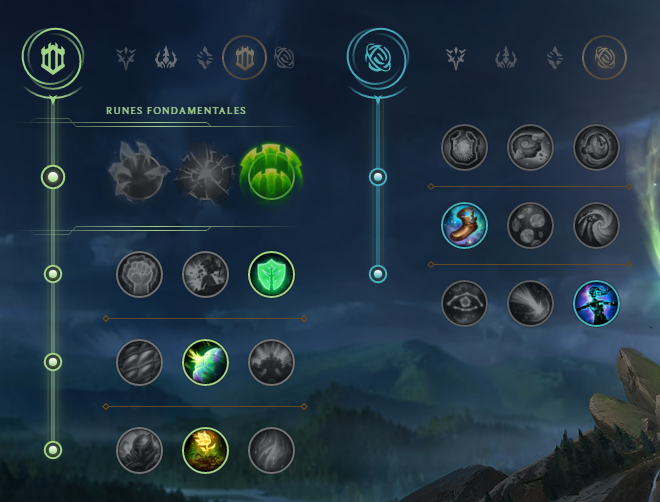This screenshot has height=502, width=660.
Task: Switch primary path to Inspiration
Action: coord(285,58)
